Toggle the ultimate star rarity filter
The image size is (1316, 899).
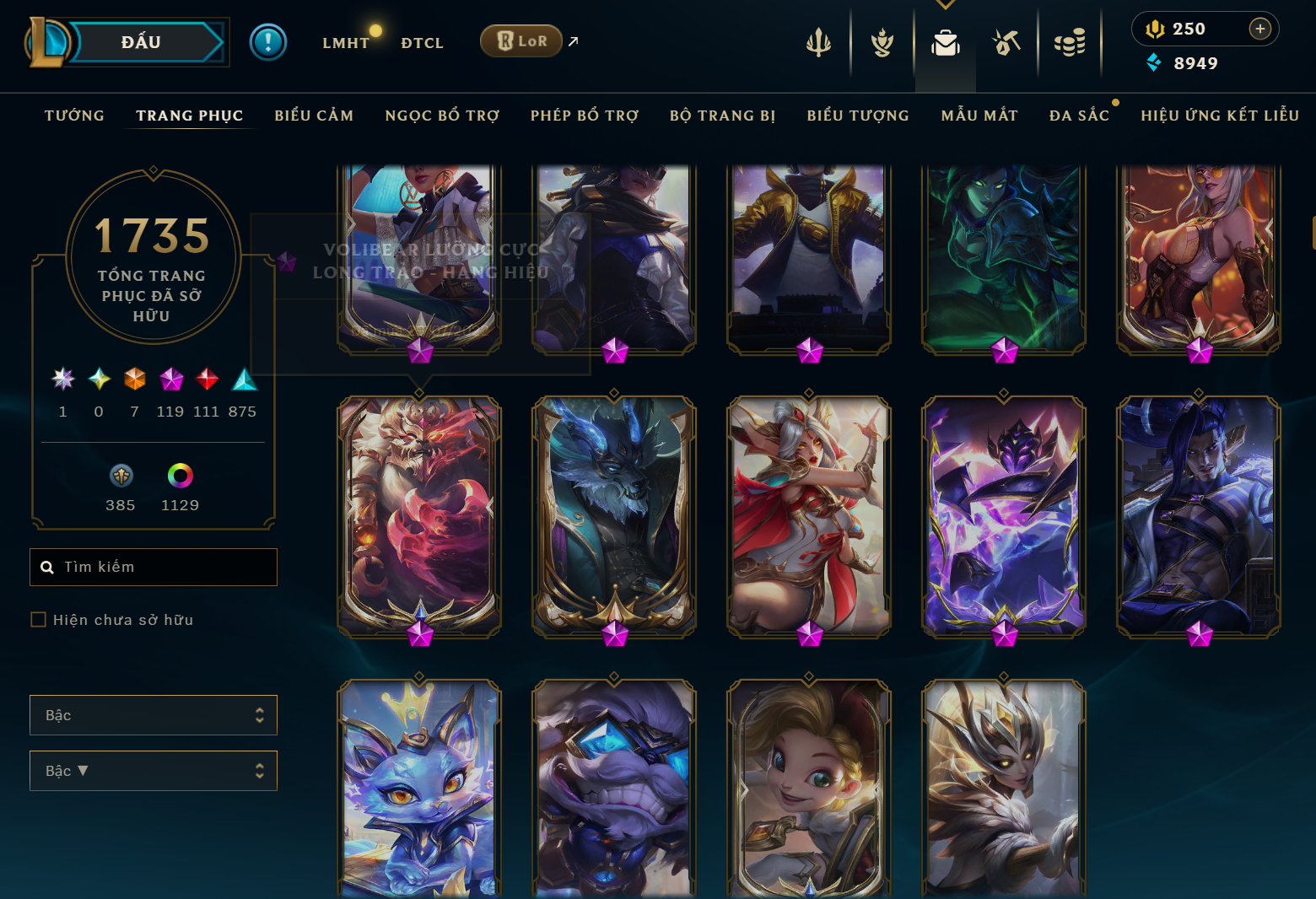[x=62, y=380]
